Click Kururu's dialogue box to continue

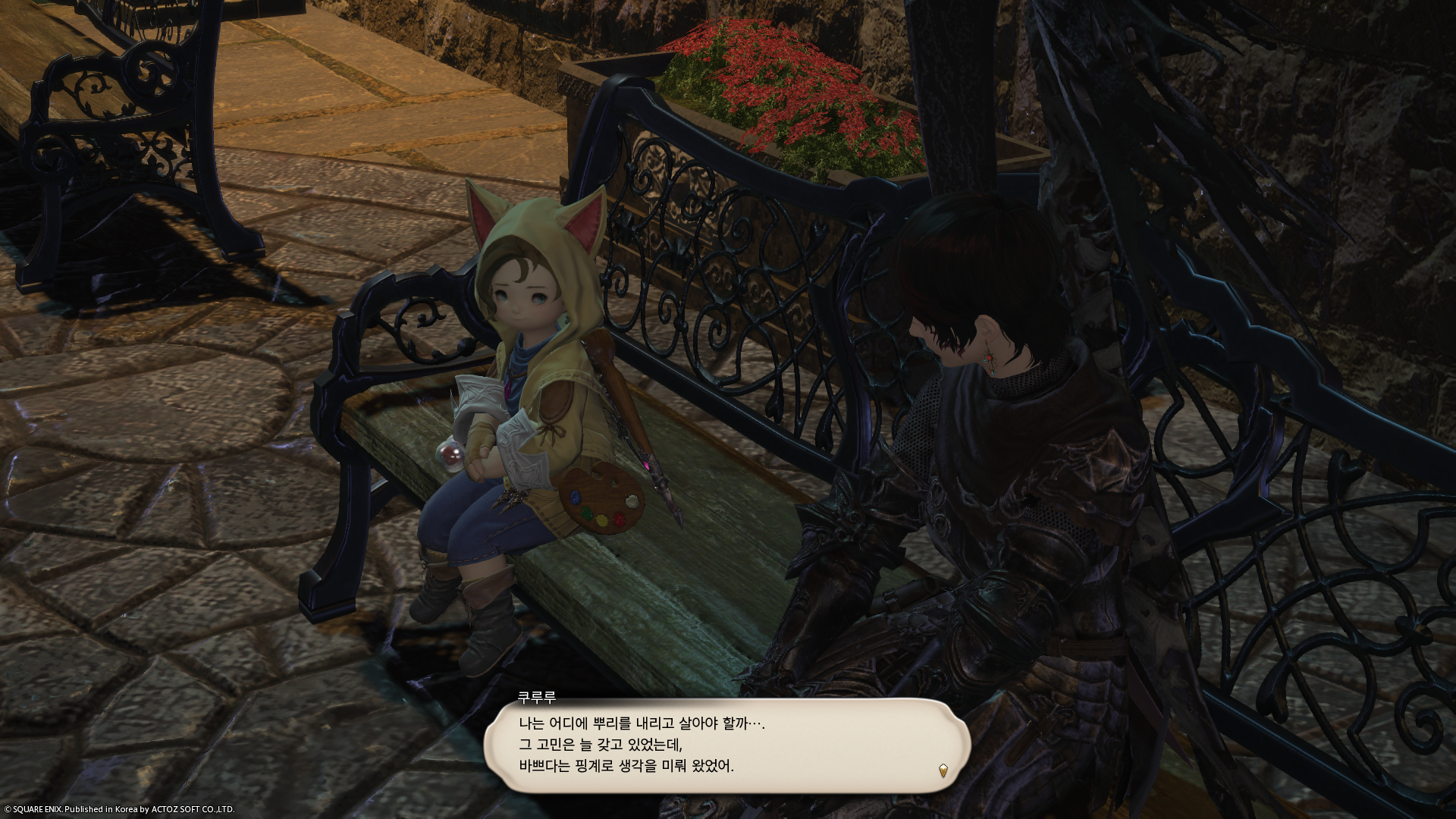click(x=726, y=745)
